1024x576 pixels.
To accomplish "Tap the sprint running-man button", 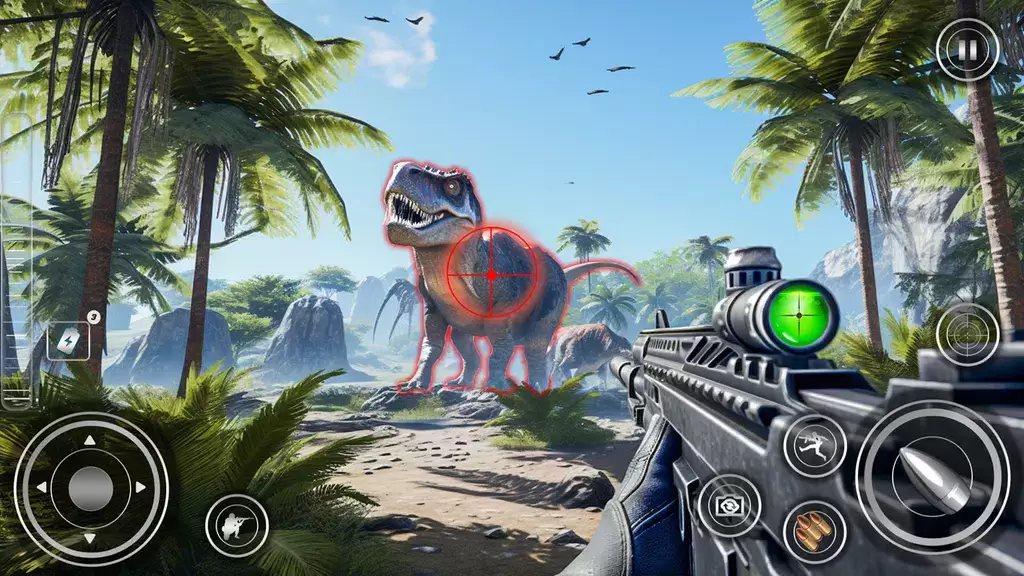I will tap(815, 445).
